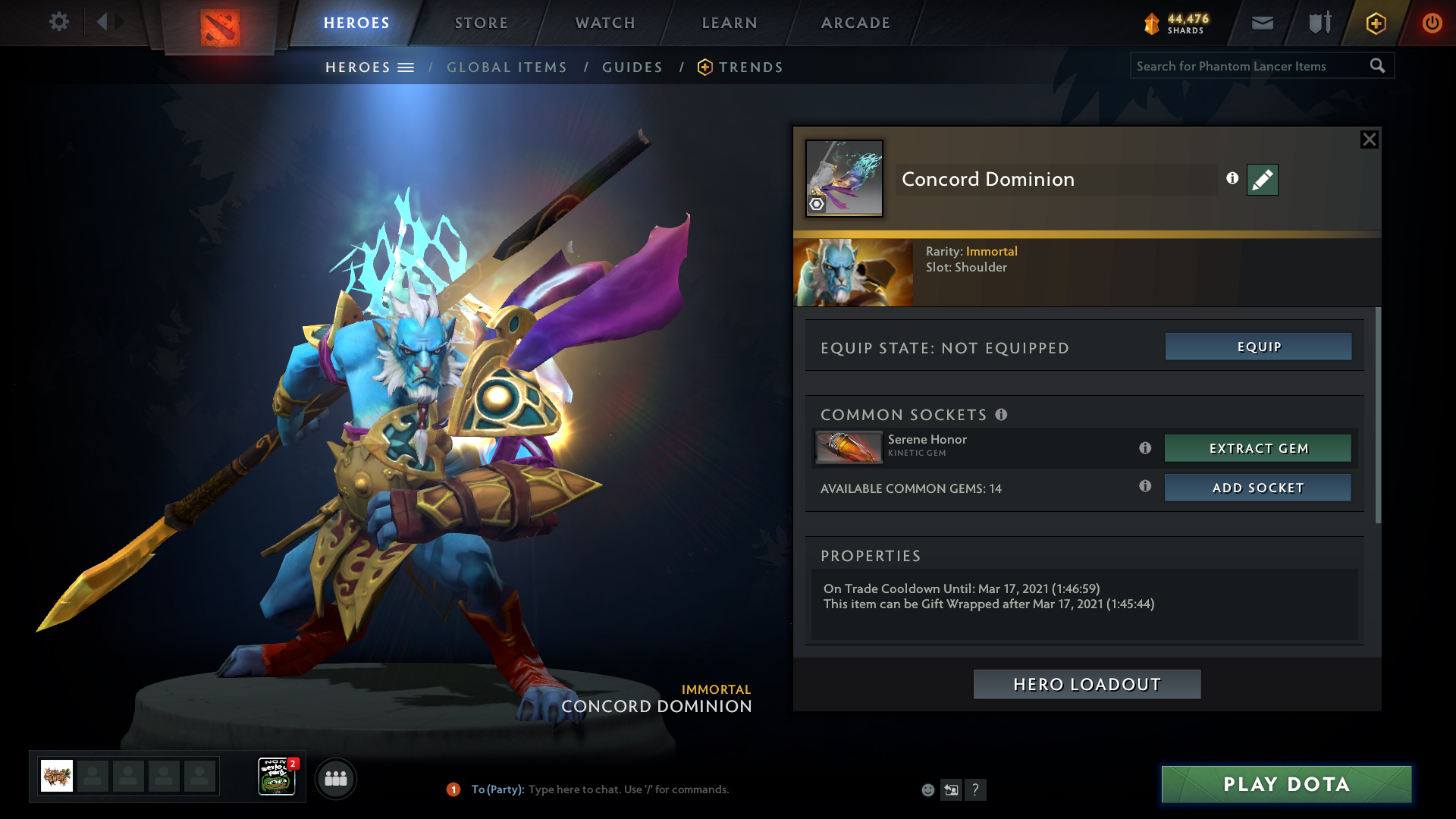
Task: Switch to the Watch tab
Action: click(x=605, y=23)
